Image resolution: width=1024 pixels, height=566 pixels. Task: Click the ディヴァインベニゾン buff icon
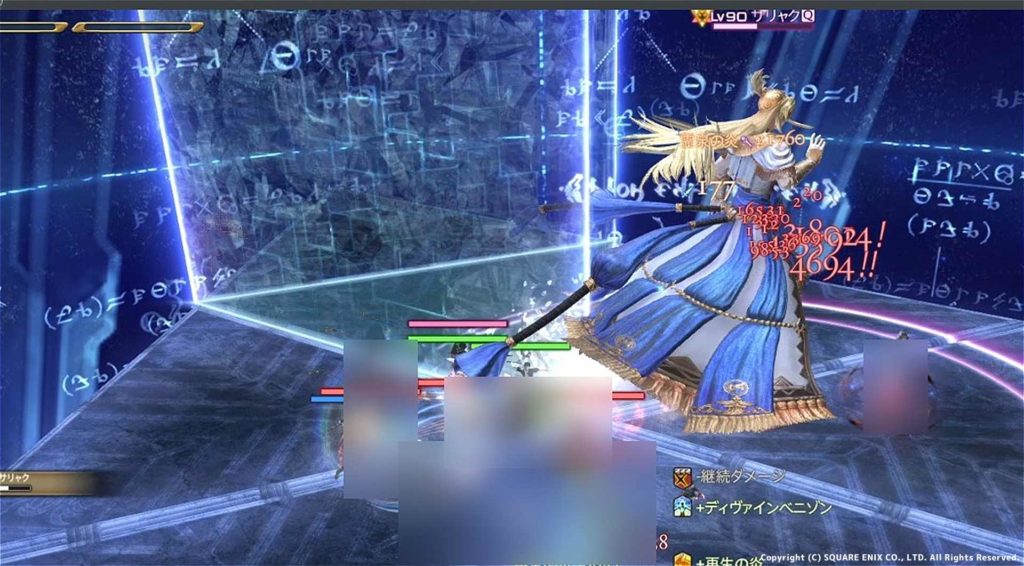(x=683, y=507)
